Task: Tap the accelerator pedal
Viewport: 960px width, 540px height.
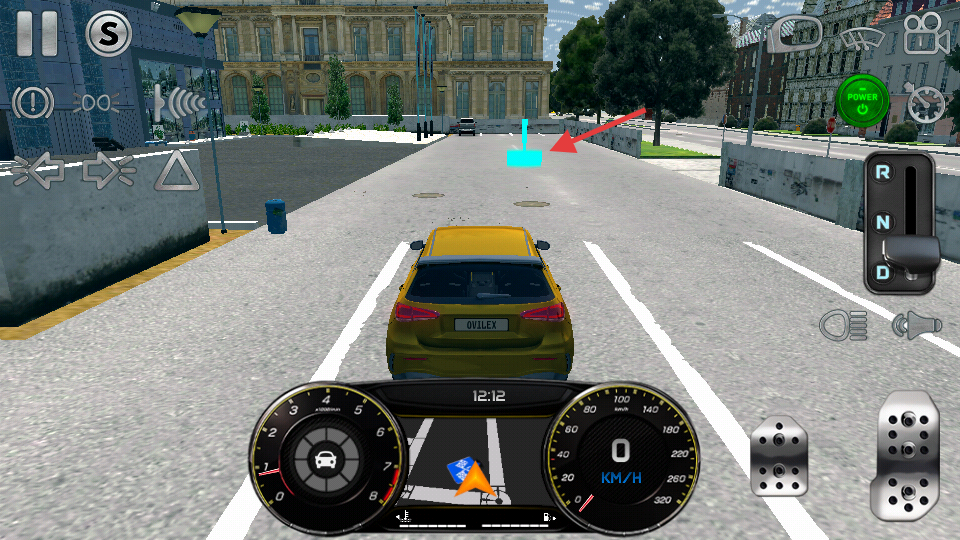Action: point(908,453)
